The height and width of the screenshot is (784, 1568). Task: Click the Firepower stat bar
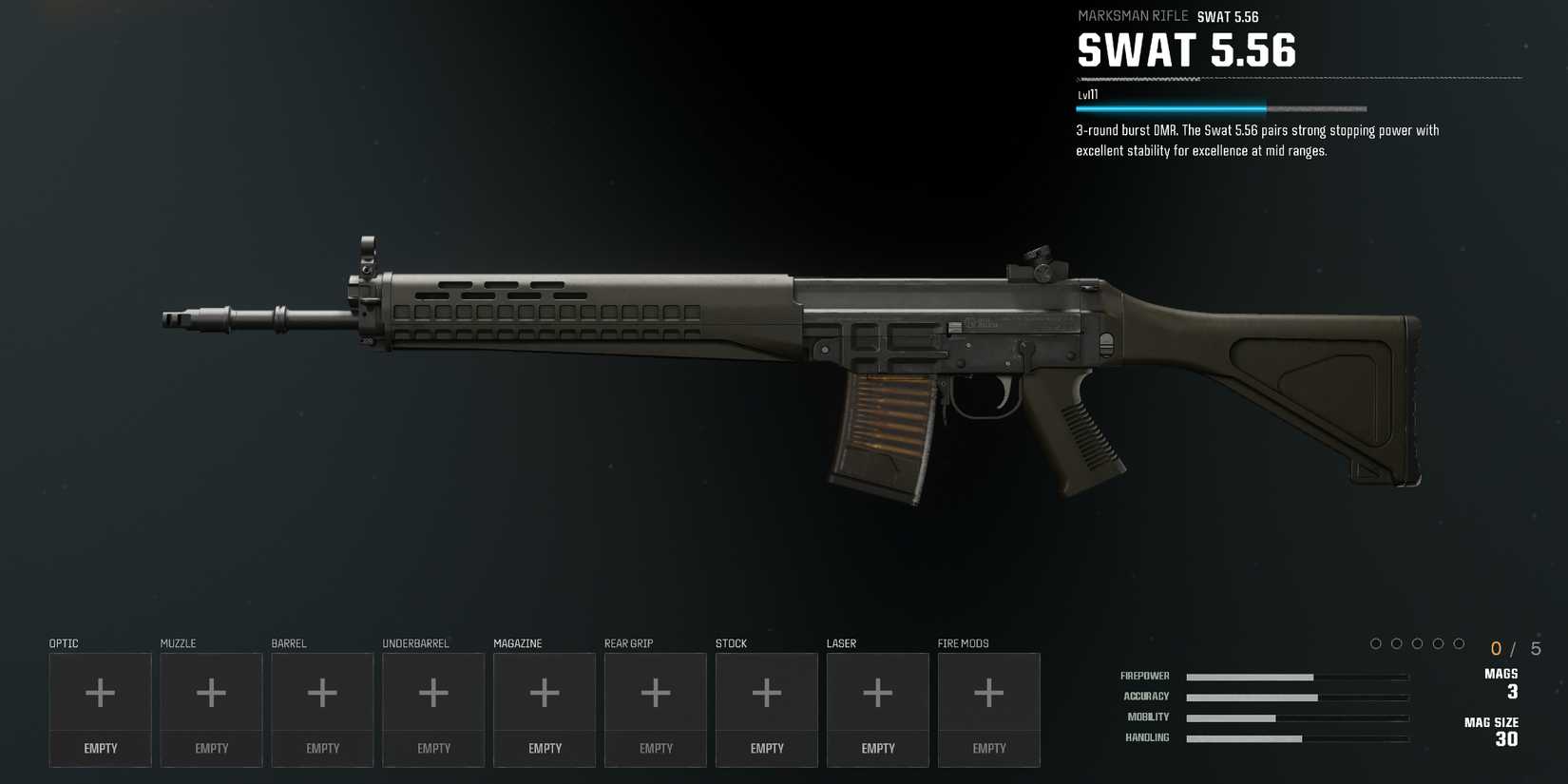(x=1297, y=677)
